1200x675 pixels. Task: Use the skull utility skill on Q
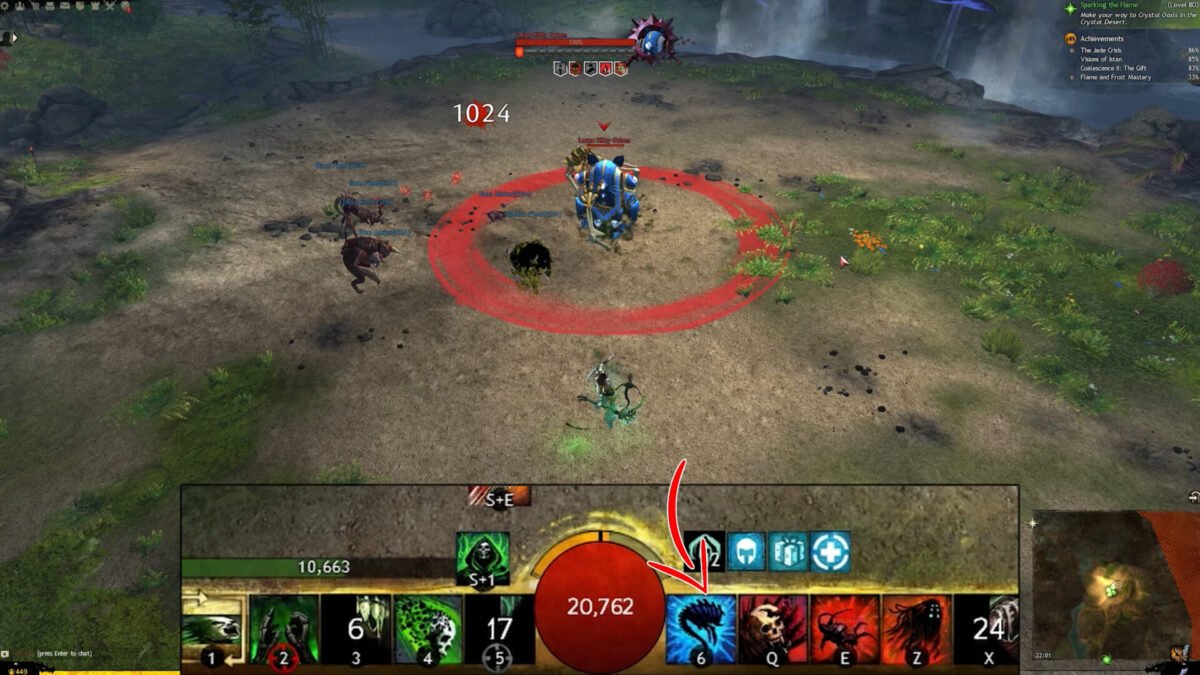click(772, 628)
